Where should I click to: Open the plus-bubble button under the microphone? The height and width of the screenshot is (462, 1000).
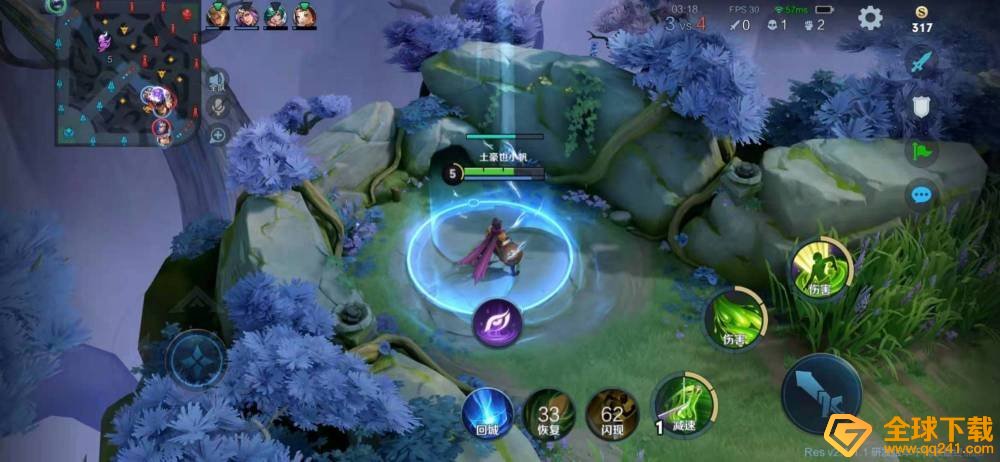217,135
